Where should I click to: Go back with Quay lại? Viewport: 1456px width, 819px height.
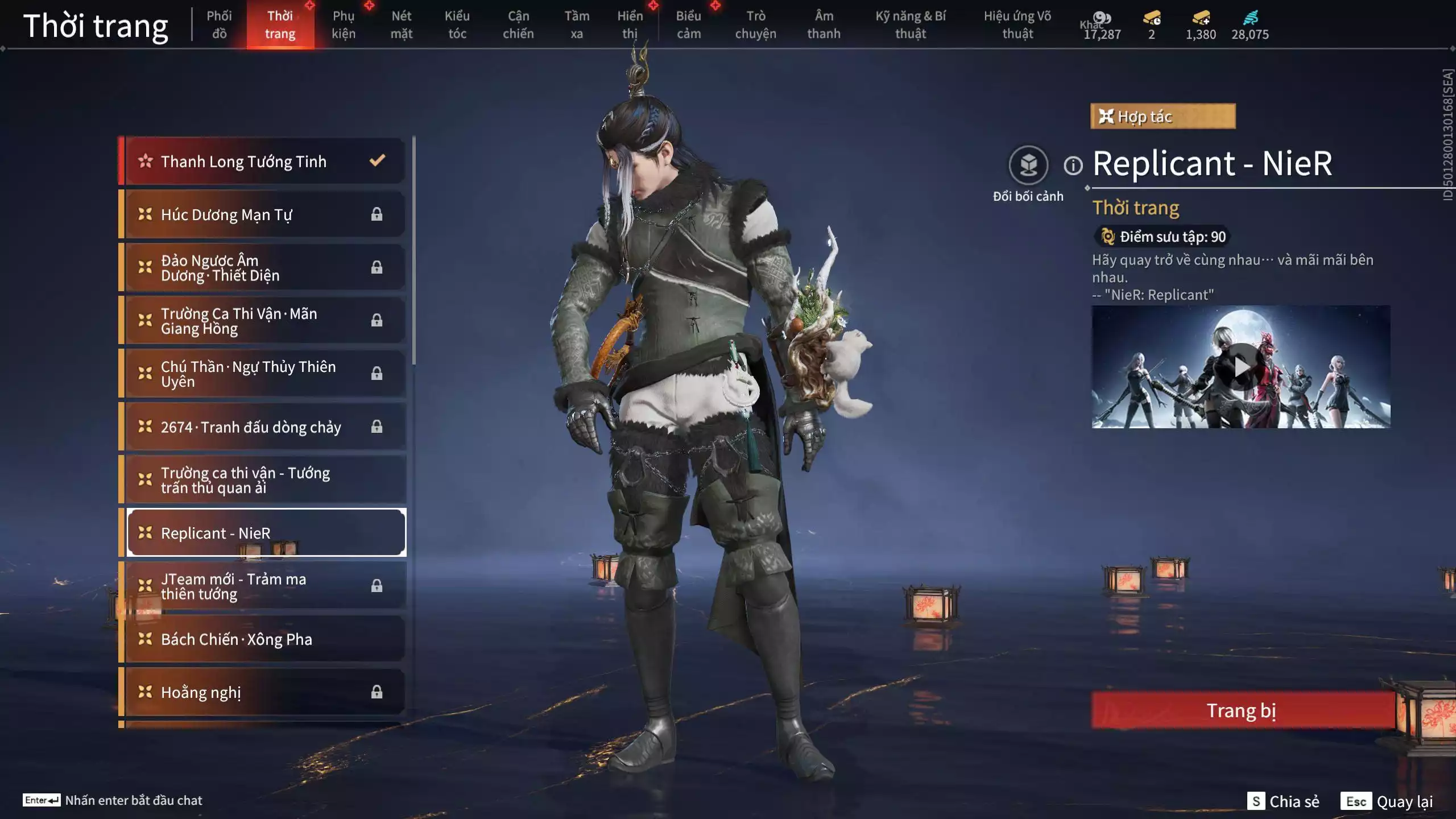pos(1387,801)
